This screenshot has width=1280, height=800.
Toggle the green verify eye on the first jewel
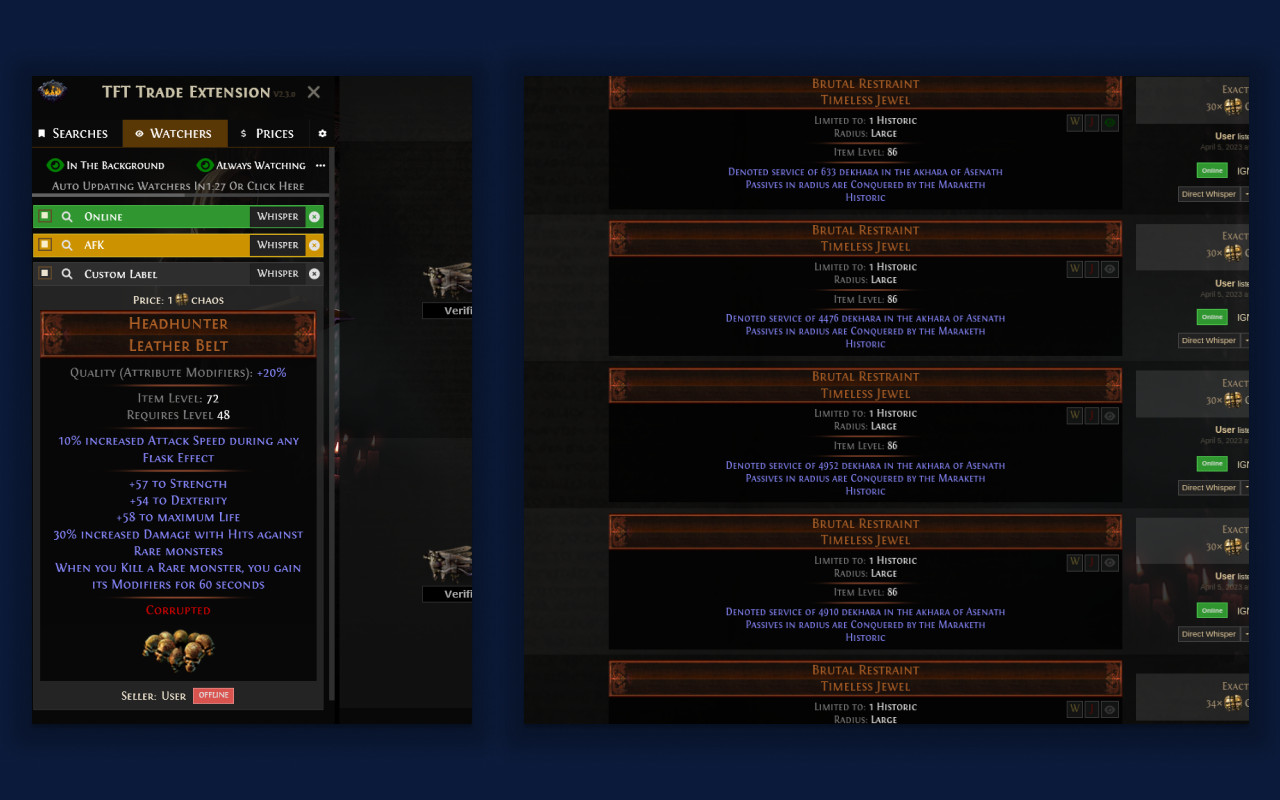[1109, 122]
